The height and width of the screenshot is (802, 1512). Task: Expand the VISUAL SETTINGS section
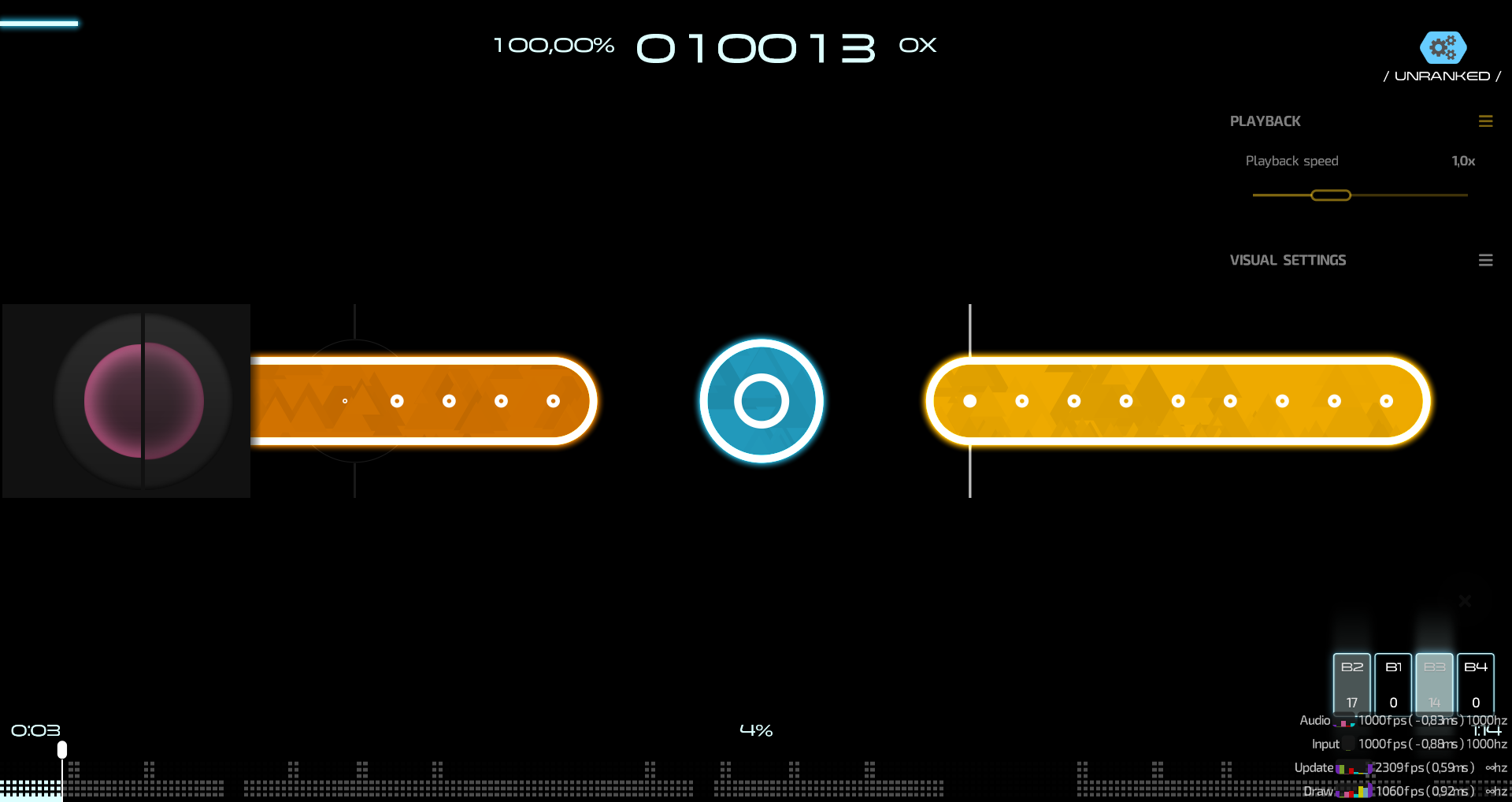1288,260
